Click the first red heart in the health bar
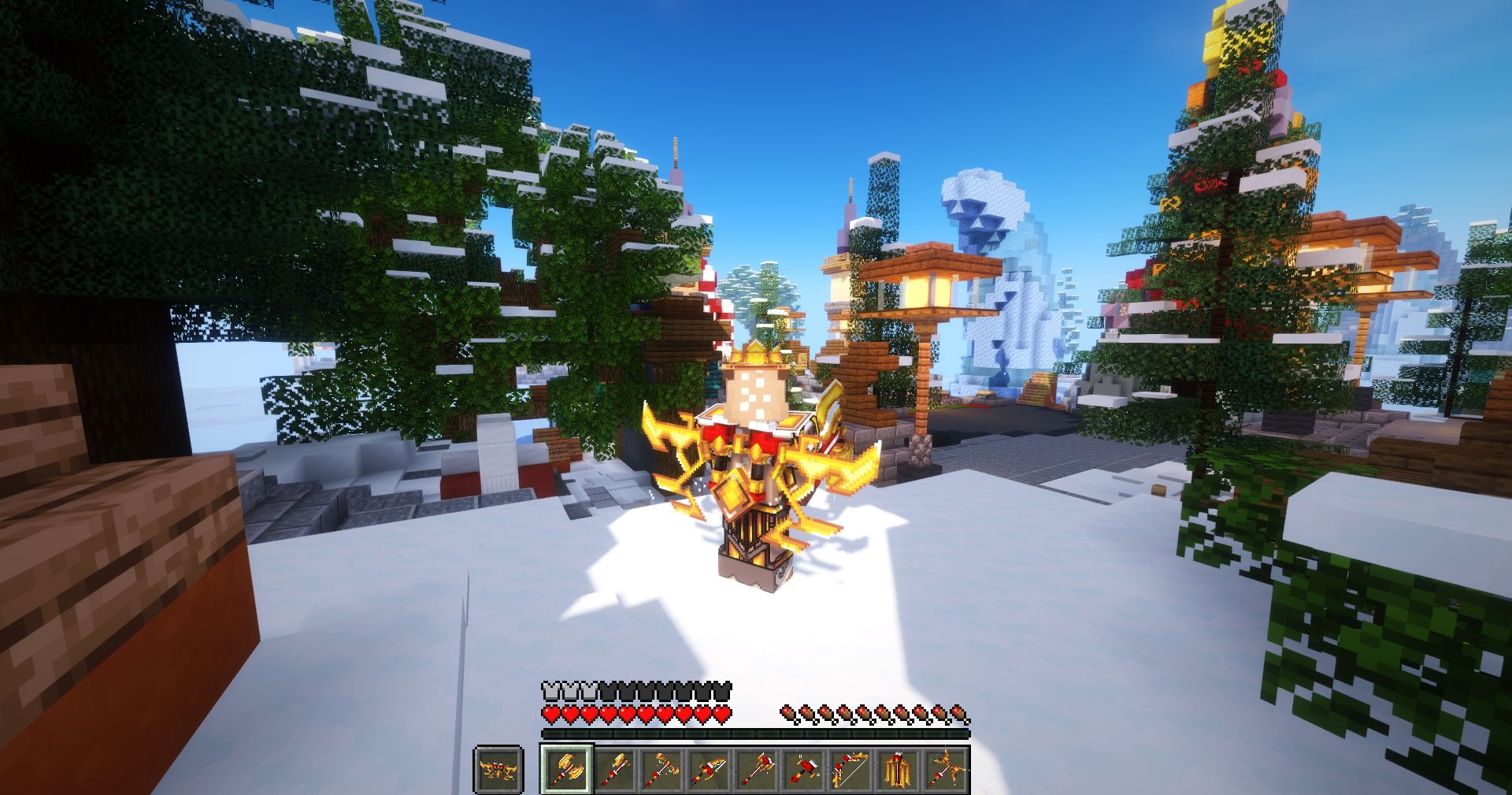This screenshot has width=1512, height=795. click(552, 714)
